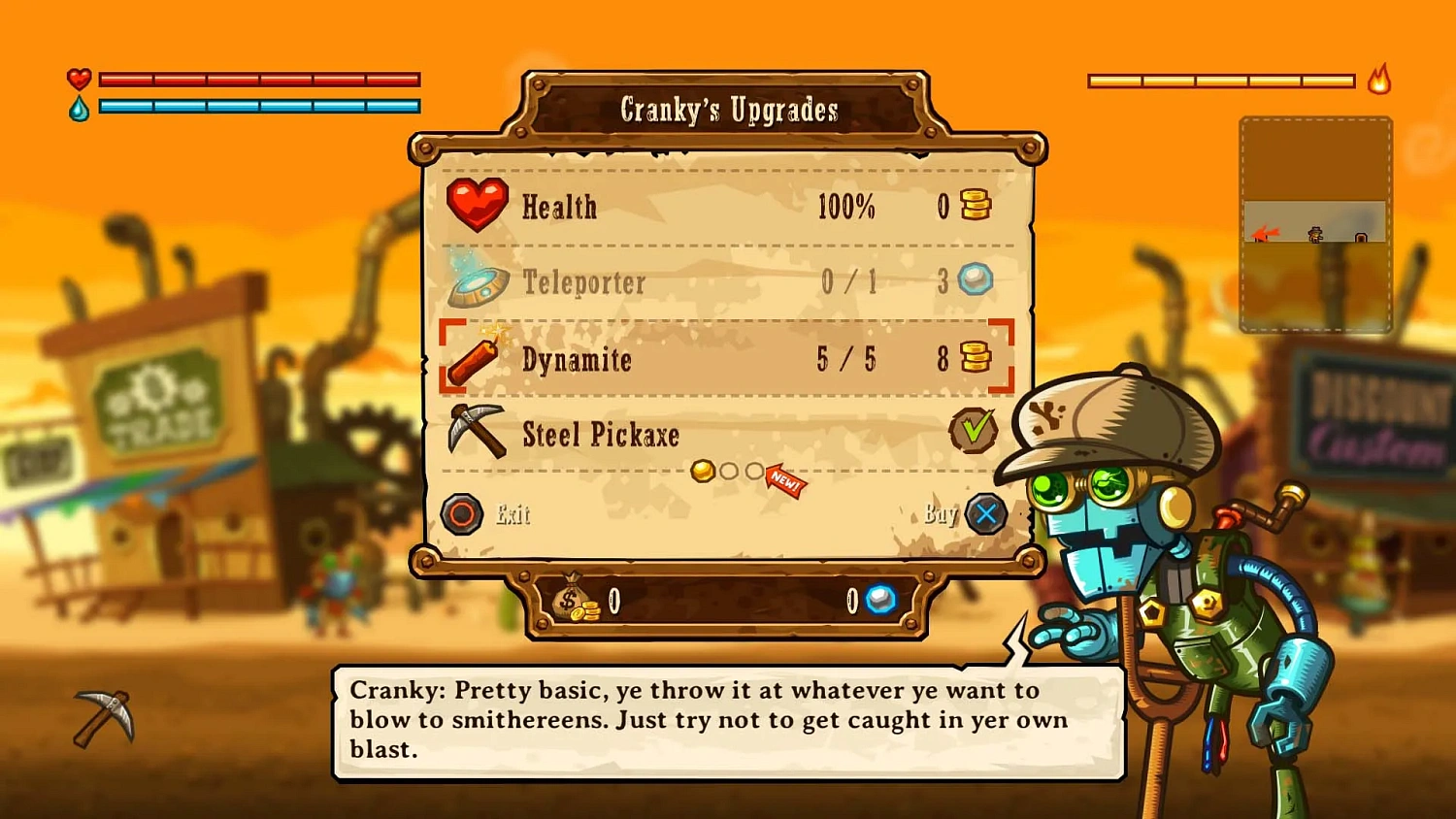Select the second empty page dot

coord(730,472)
